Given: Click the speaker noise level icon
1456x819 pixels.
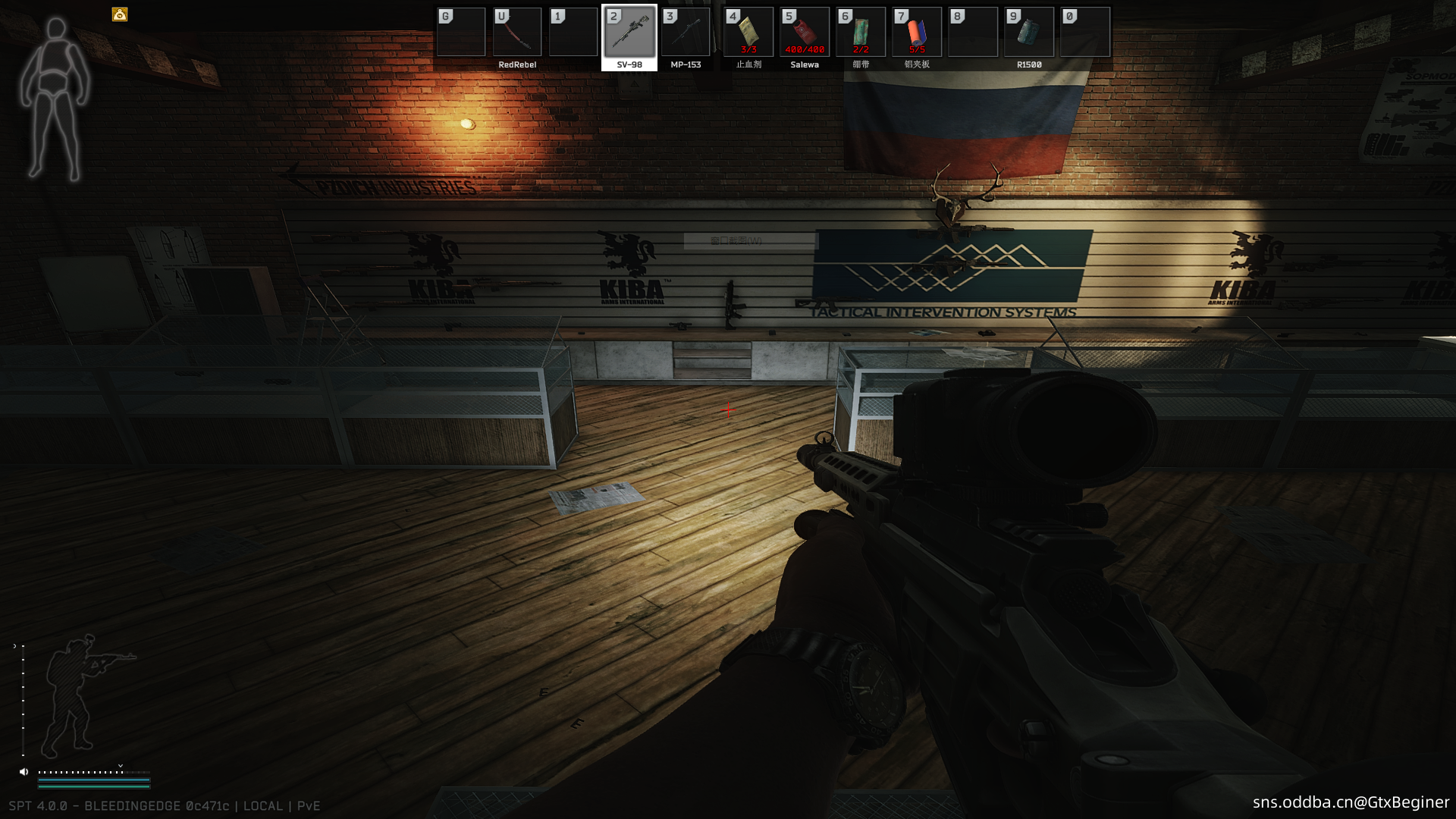Looking at the screenshot, I should [24, 772].
